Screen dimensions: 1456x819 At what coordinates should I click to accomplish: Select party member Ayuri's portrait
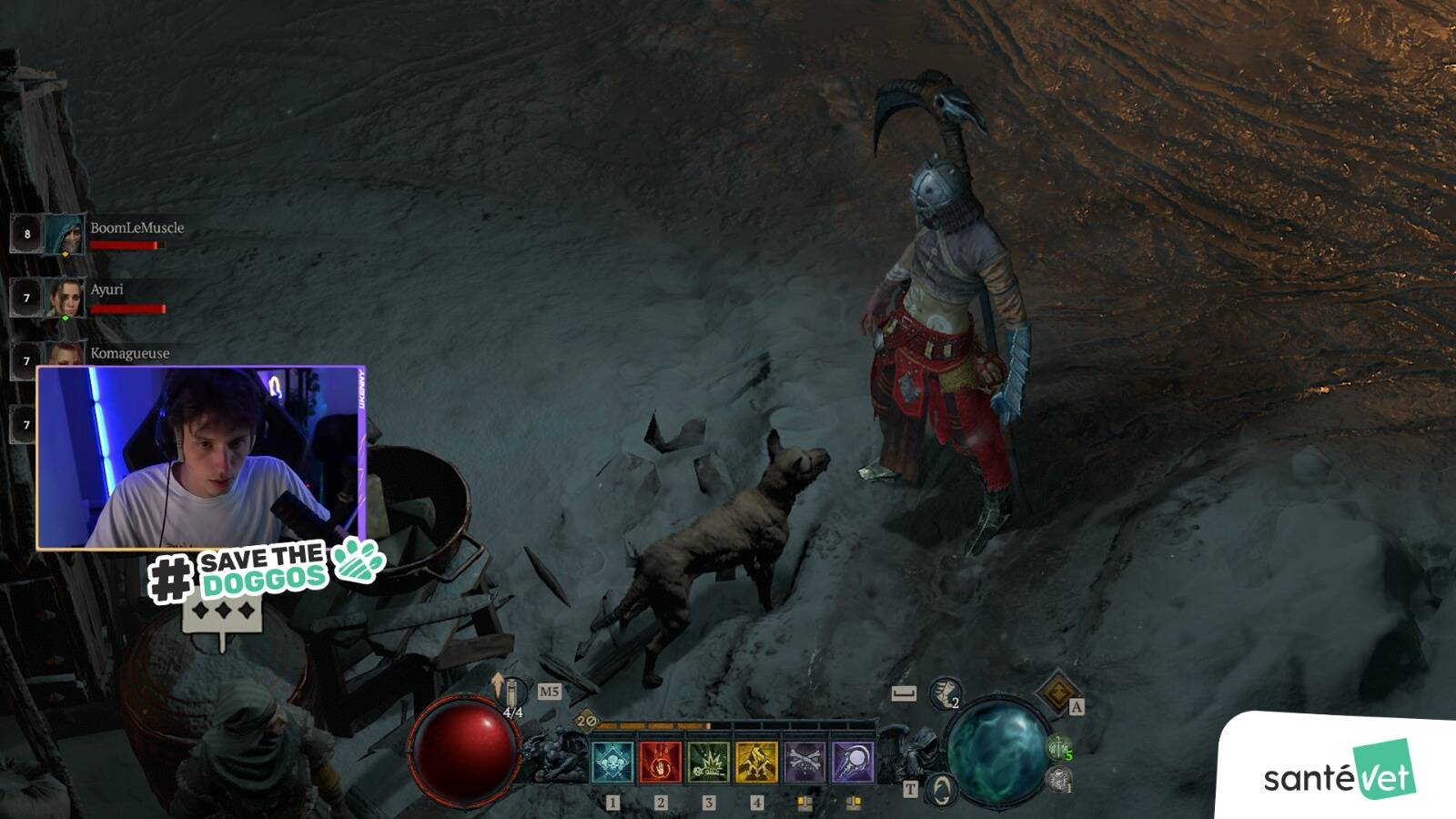66,297
